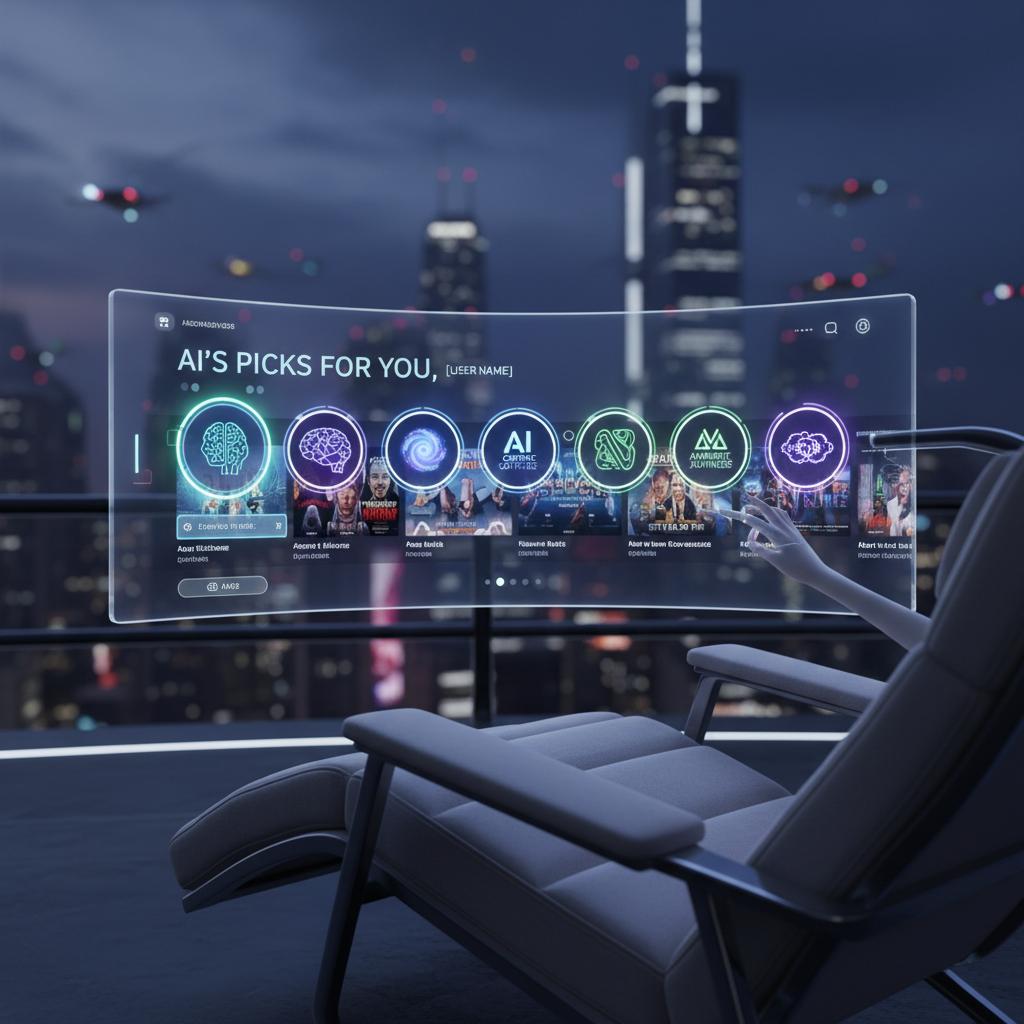Open the app logo icon in the panel header
This screenshot has width=1024, height=1024.
[x=165, y=322]
